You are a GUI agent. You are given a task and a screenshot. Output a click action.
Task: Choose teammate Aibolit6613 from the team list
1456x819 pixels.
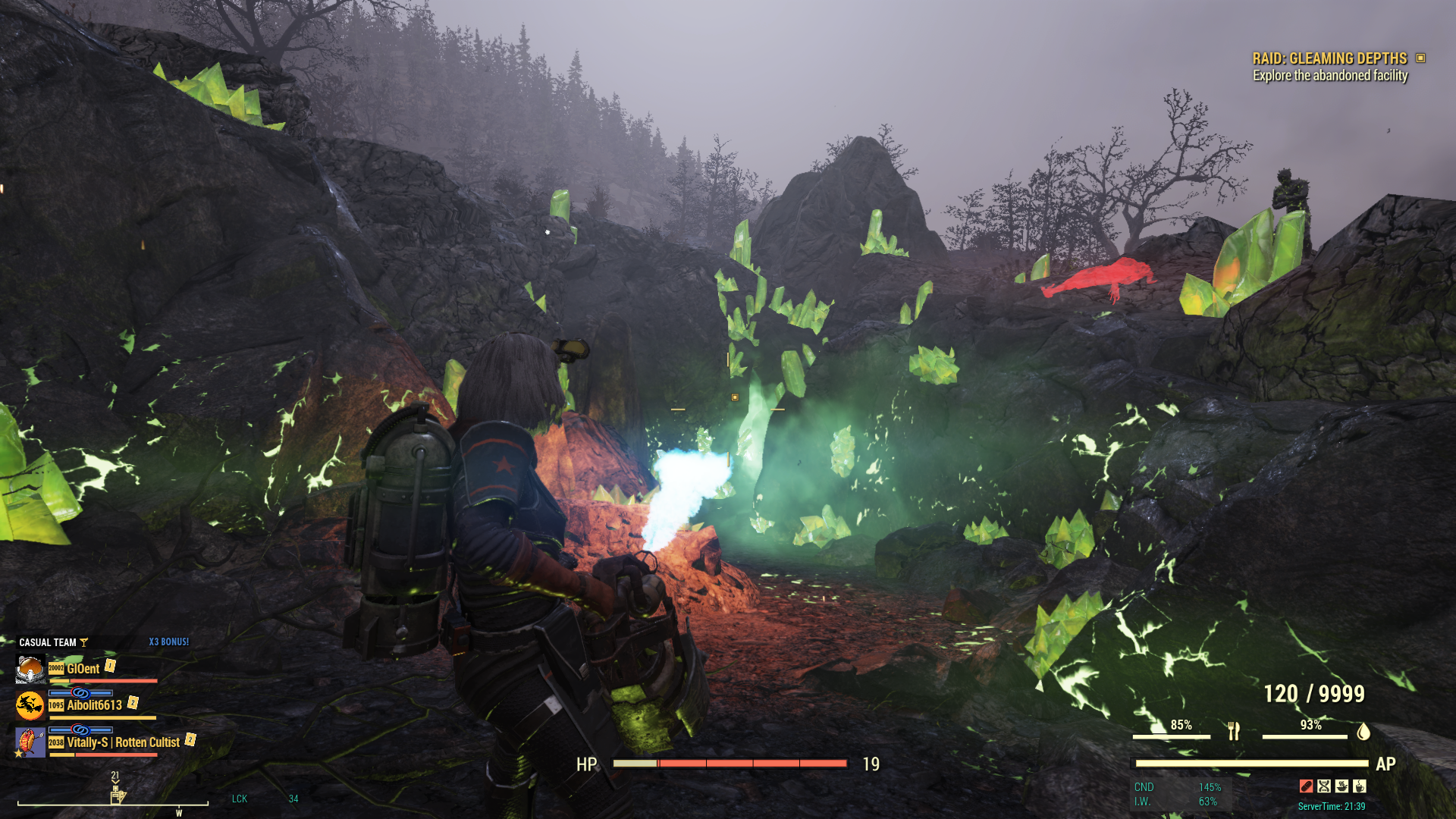(94, 705)
